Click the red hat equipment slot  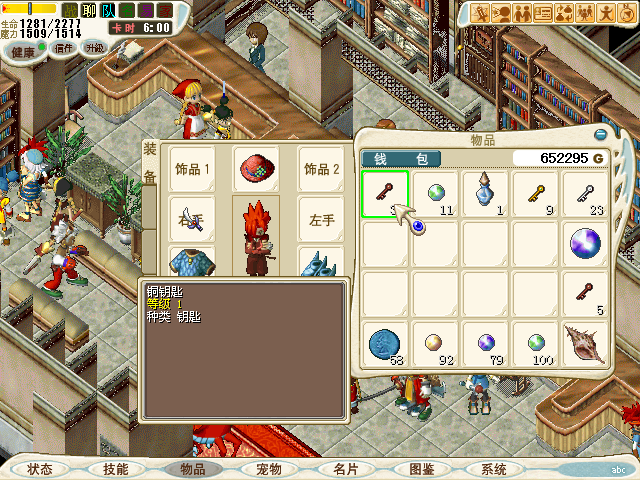[x=257, y=169]
